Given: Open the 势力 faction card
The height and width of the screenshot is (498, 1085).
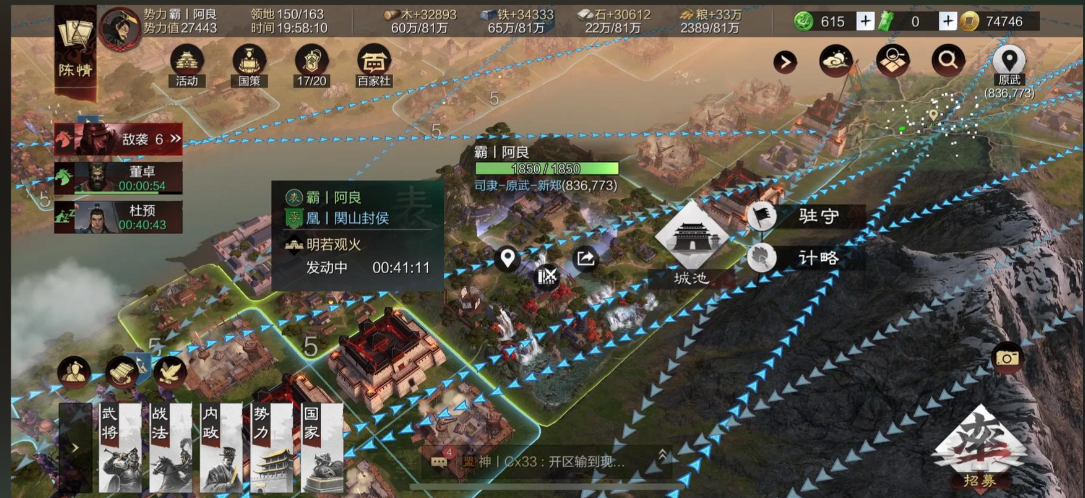Looking at the screenshot, I should pyautogui.click(x=271, y=447).
